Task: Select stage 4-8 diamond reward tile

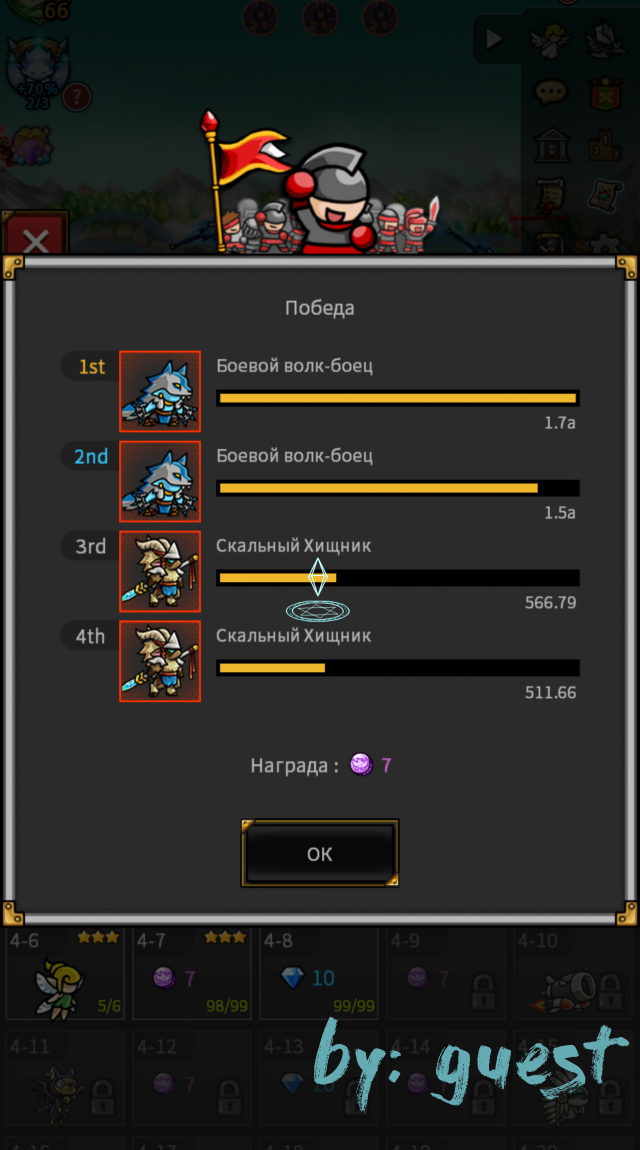Action: (318, 973)
